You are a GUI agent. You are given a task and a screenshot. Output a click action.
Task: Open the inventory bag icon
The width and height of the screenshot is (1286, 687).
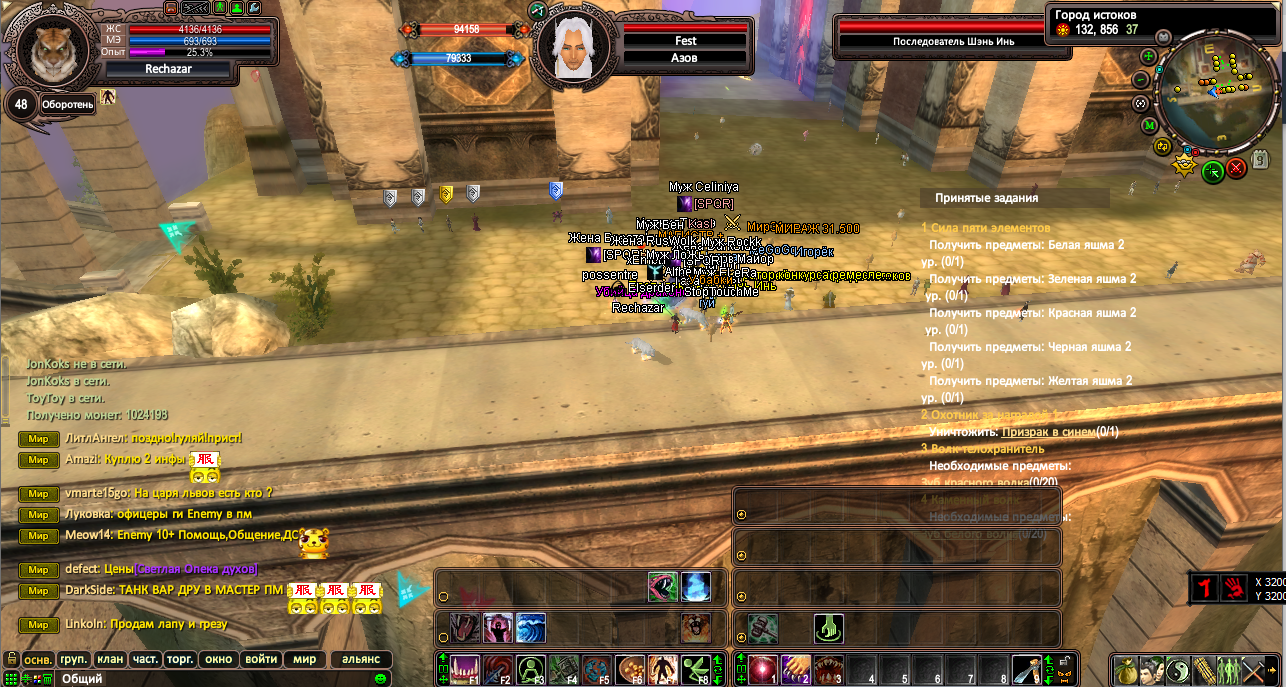click(1127, 669)
